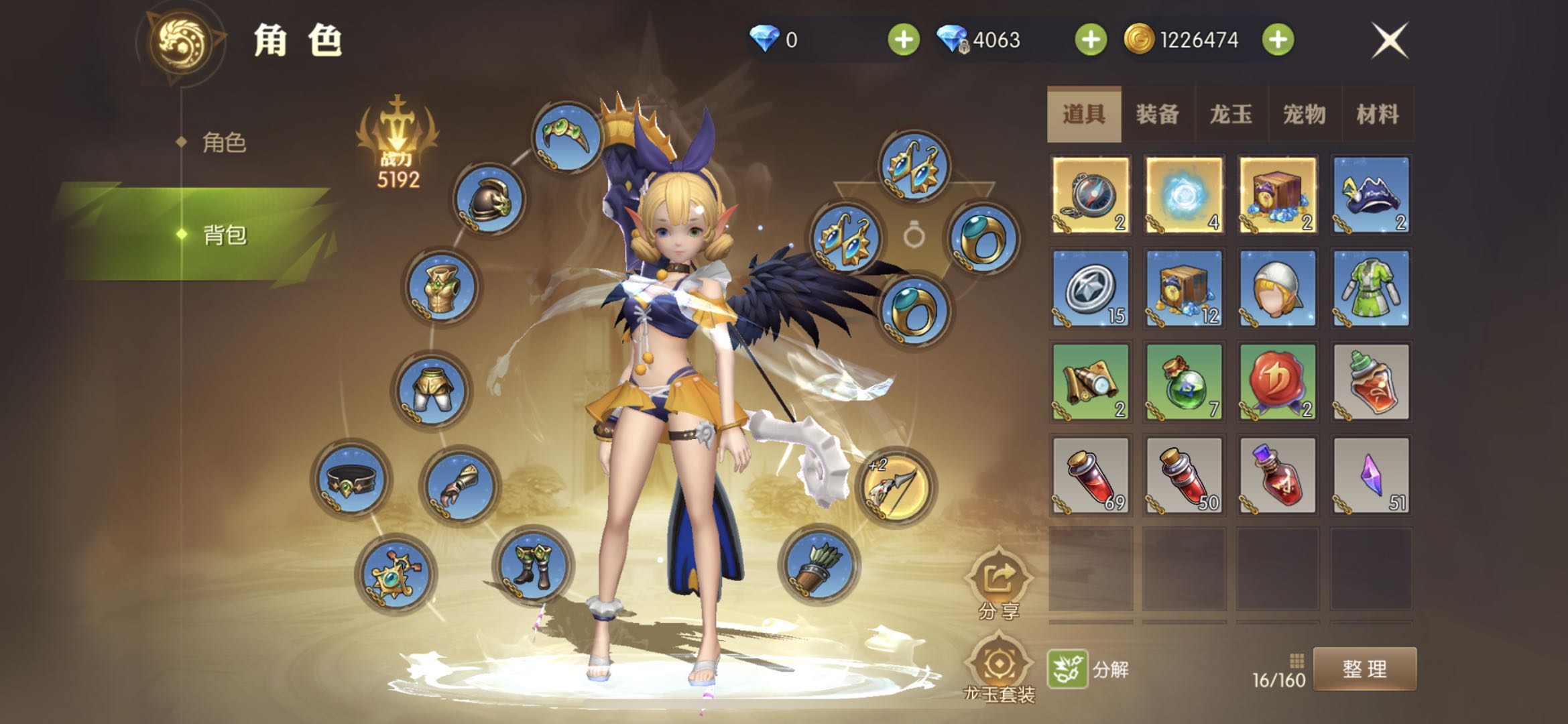Screen dimensions: 1568x724
Task: Switch to the 装备 equipment tab
Action: click(x=1158, y=115)
